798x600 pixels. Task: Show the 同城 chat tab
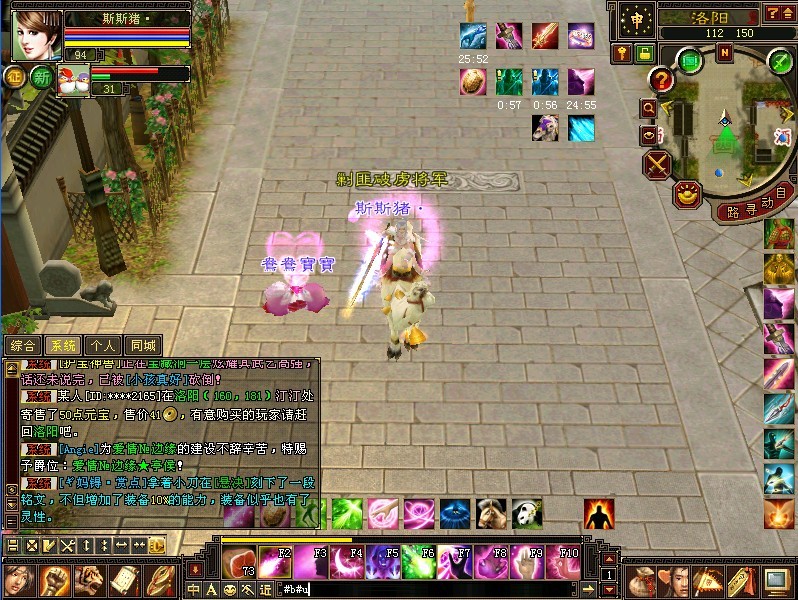point(143,345)
